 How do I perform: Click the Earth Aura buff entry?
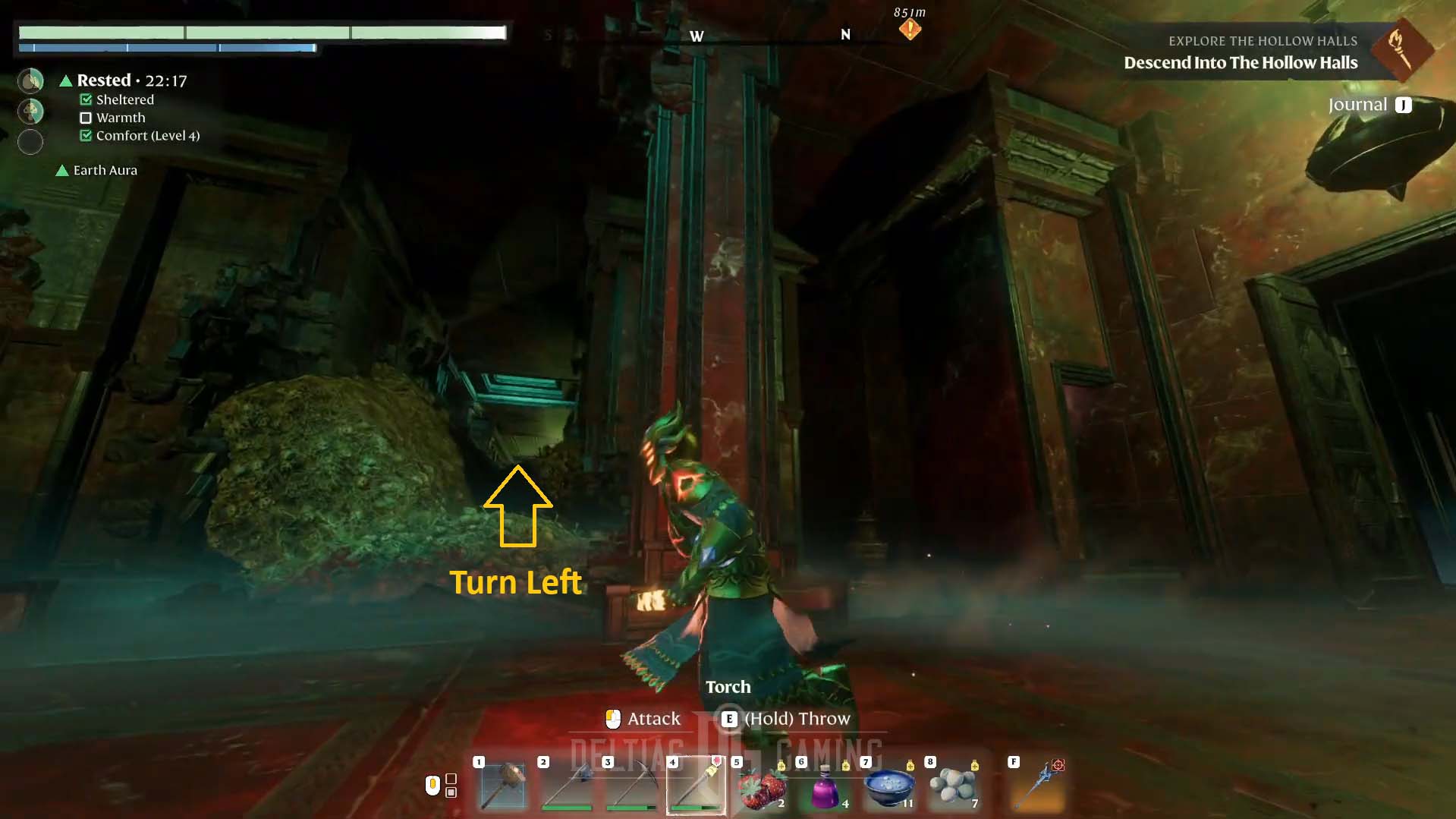[x=105, y=170]
